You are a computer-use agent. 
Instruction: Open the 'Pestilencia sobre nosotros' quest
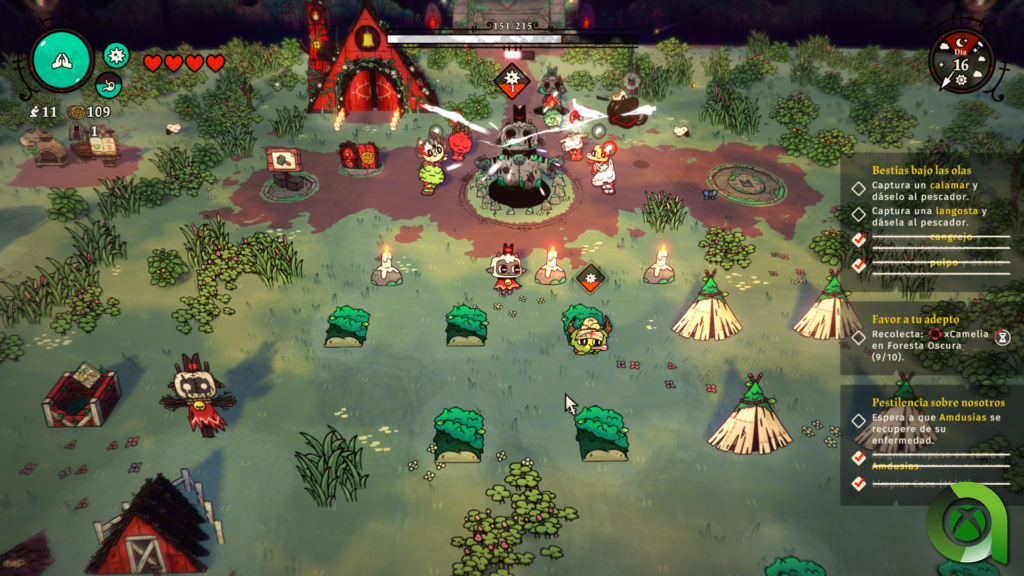point(938,402)
